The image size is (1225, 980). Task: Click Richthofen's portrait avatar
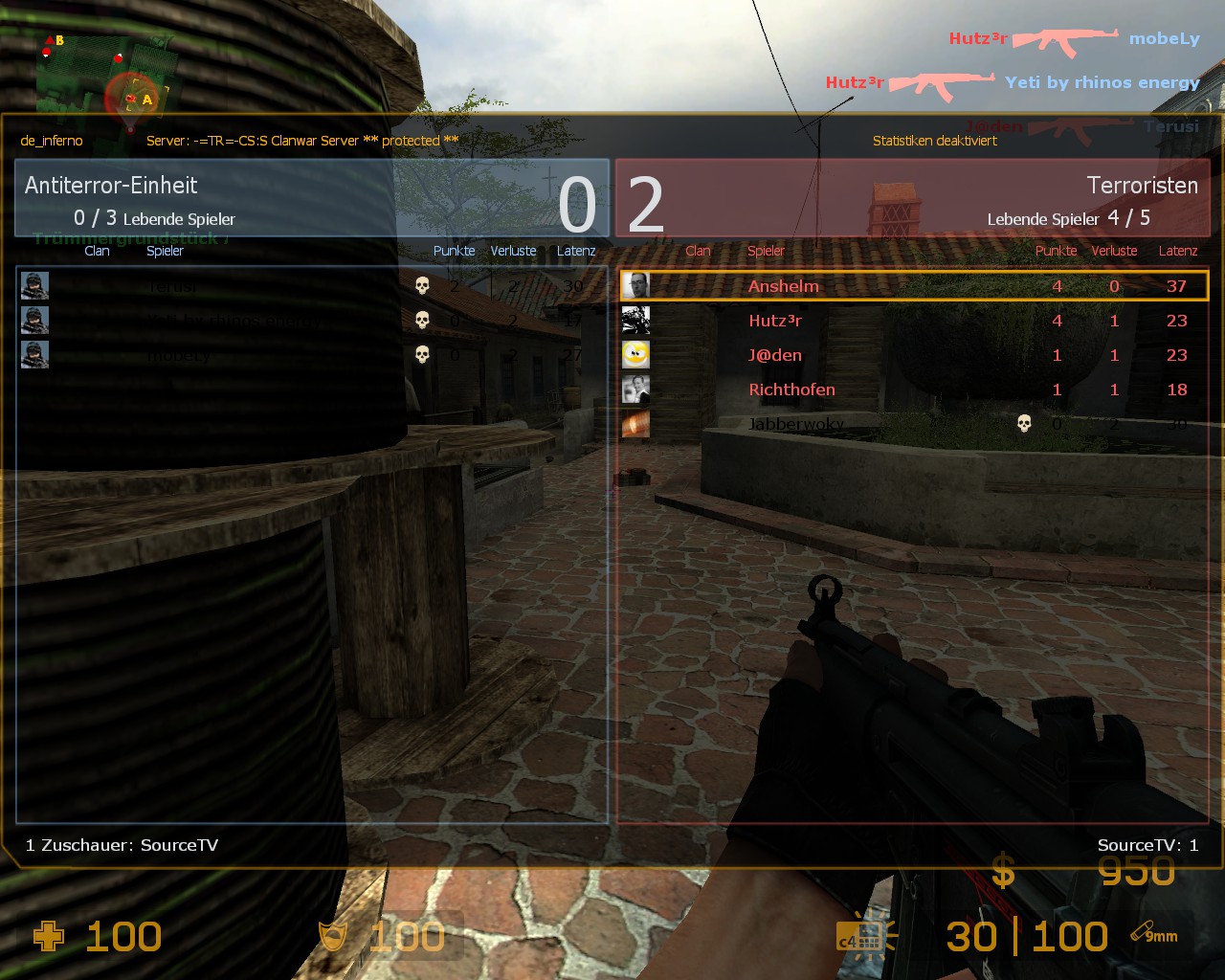635,390
